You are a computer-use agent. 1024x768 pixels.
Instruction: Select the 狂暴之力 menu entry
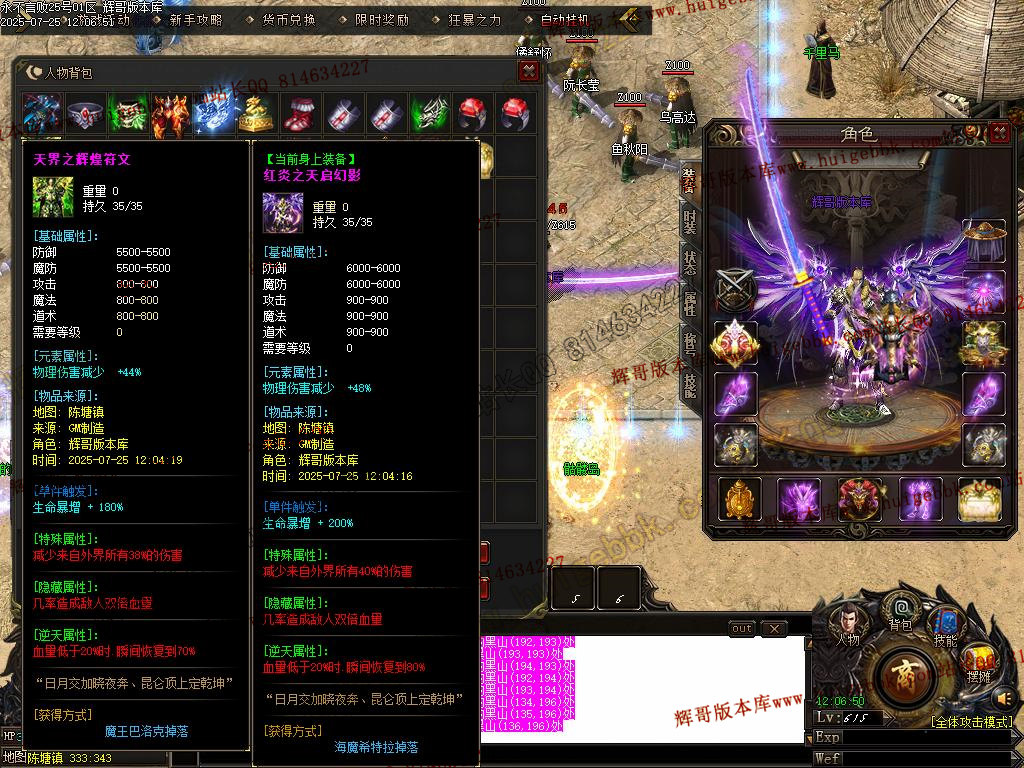(x=475, y=19)
